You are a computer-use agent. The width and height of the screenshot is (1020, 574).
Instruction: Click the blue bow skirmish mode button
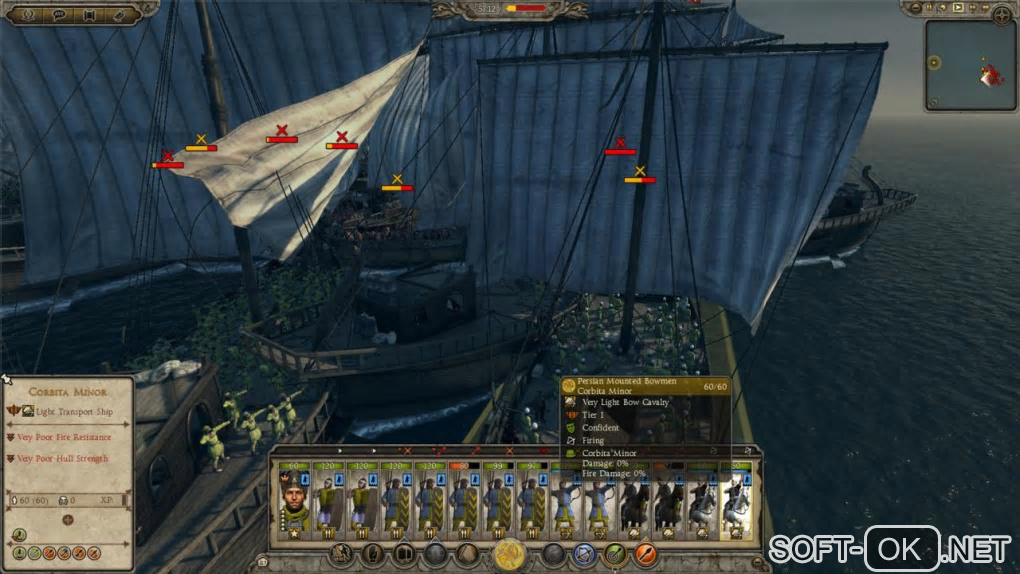click(x=585, y=553)
